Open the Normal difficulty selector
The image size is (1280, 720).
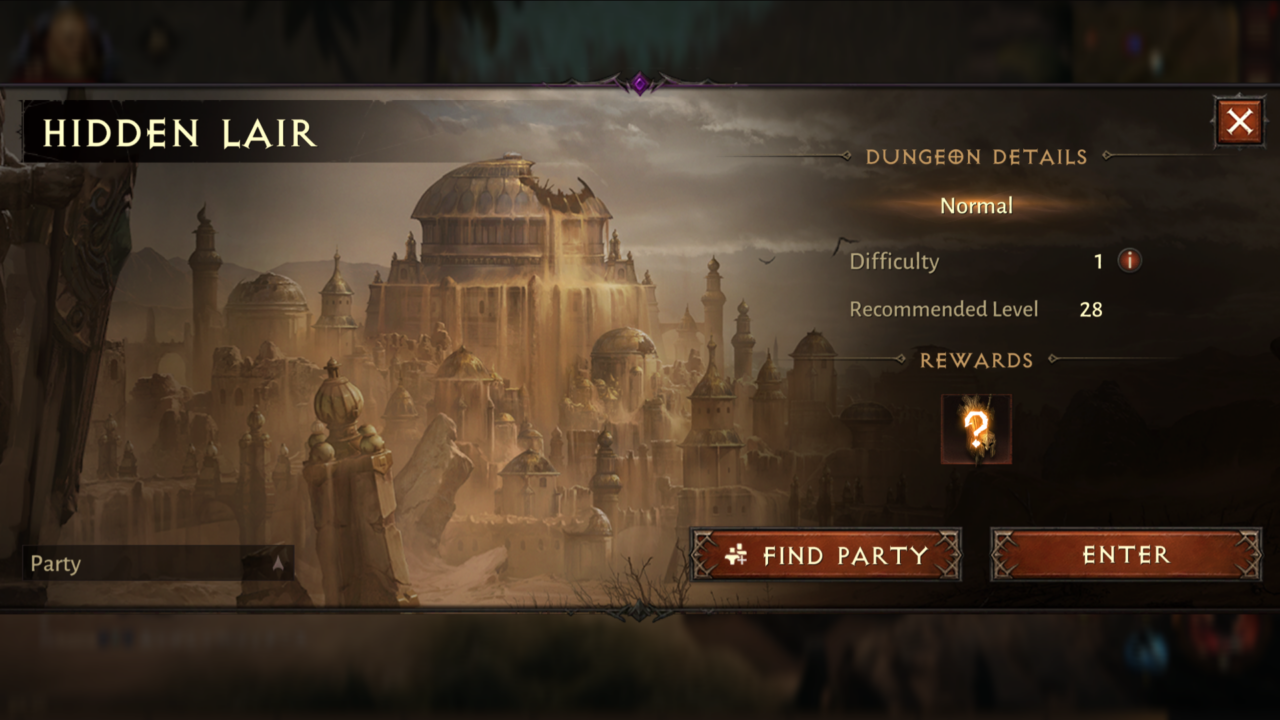pos(975,206)
